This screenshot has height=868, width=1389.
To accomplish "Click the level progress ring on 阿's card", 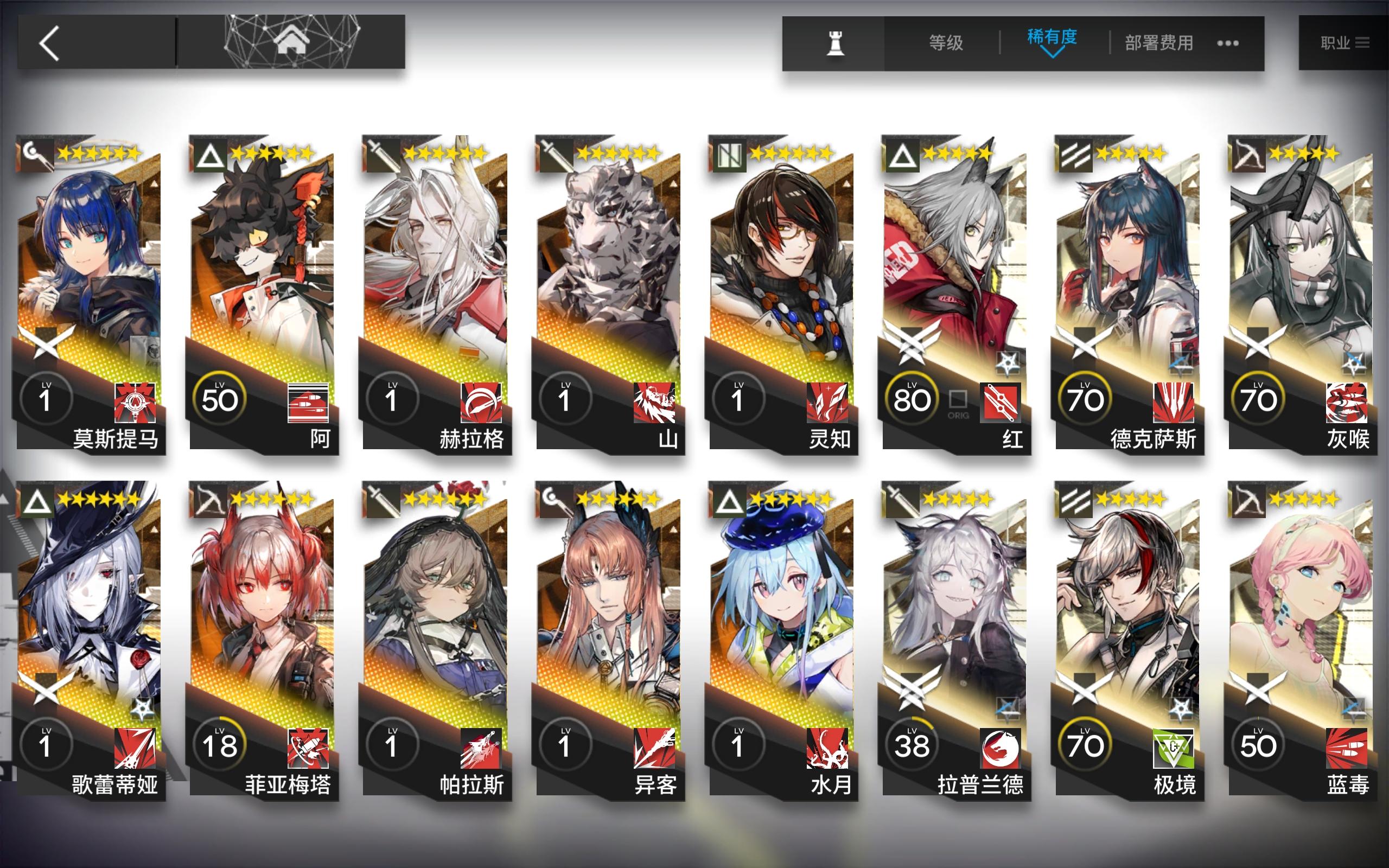I will pyautogui.click(x=220, y=399).
